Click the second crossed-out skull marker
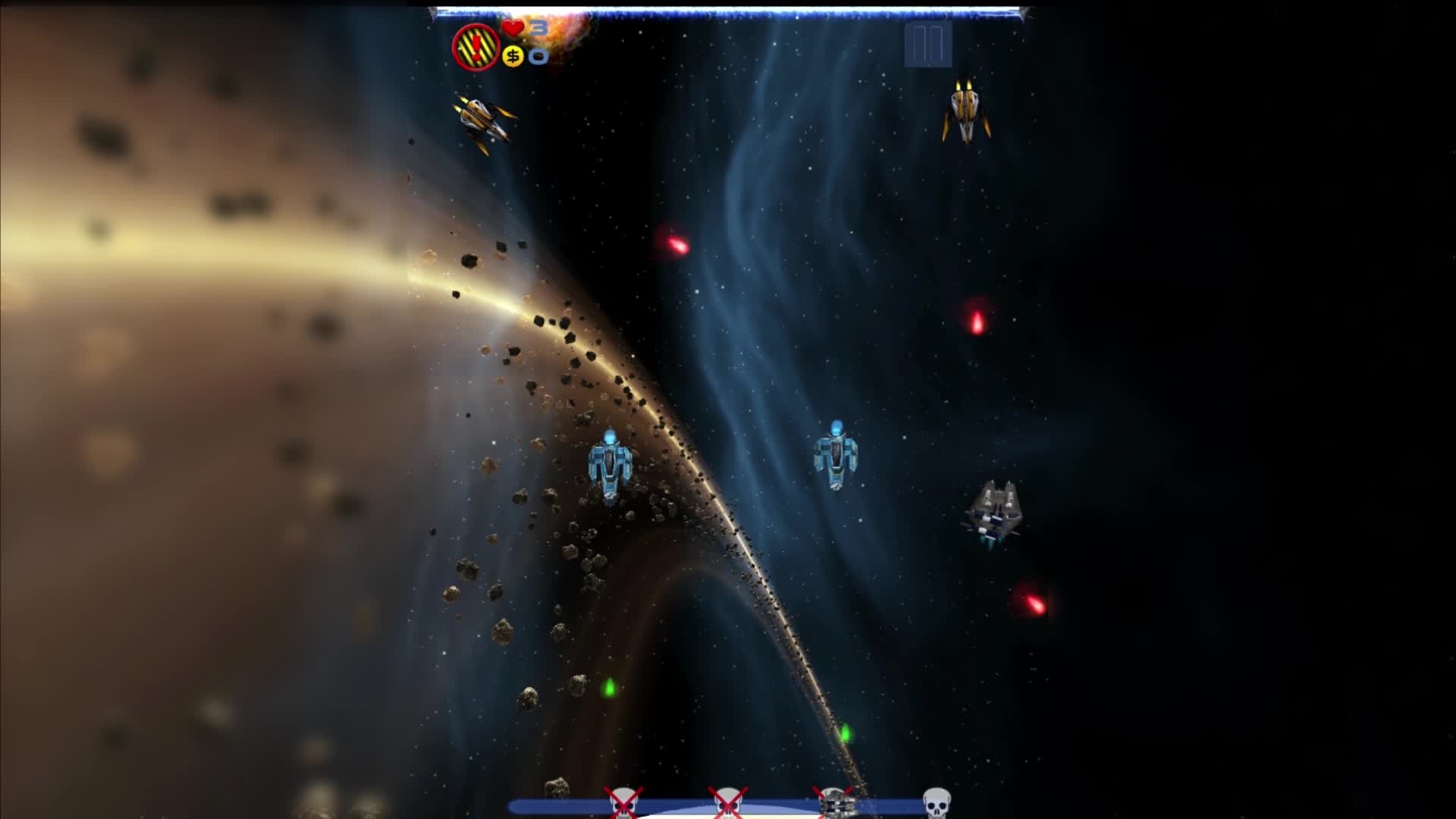This screenshot has width=1456, height=819. [728, 802]
